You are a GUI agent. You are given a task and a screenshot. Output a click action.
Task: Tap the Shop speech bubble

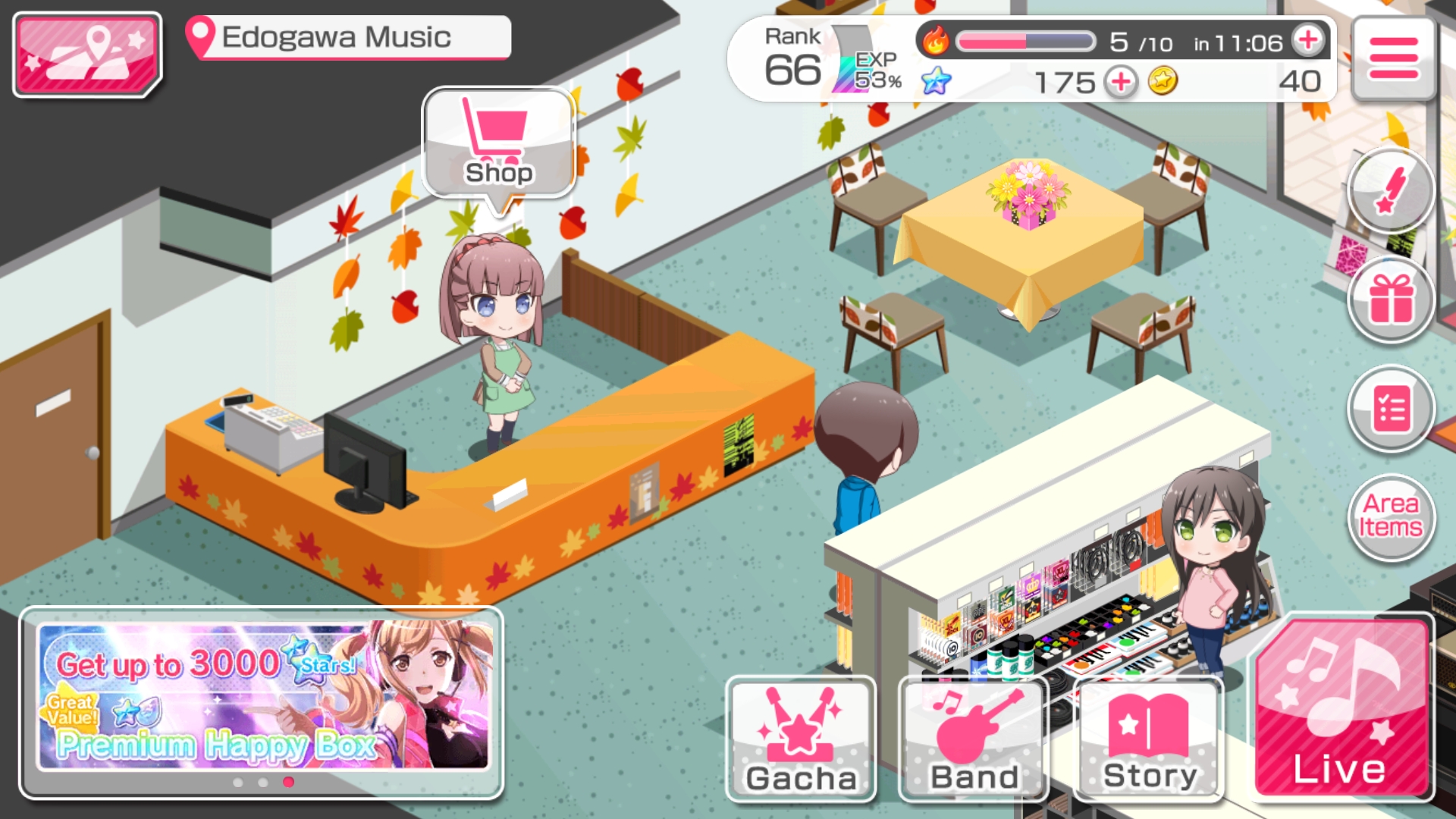[499, 144]
